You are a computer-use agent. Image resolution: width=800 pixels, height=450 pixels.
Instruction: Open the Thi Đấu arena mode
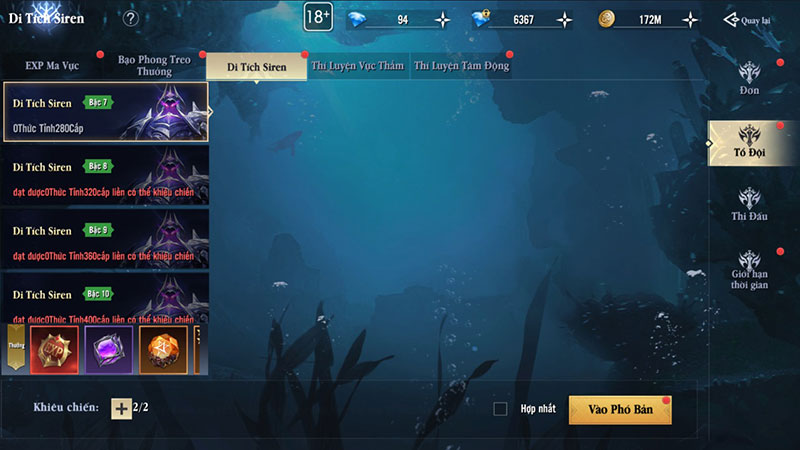(750, 205)
